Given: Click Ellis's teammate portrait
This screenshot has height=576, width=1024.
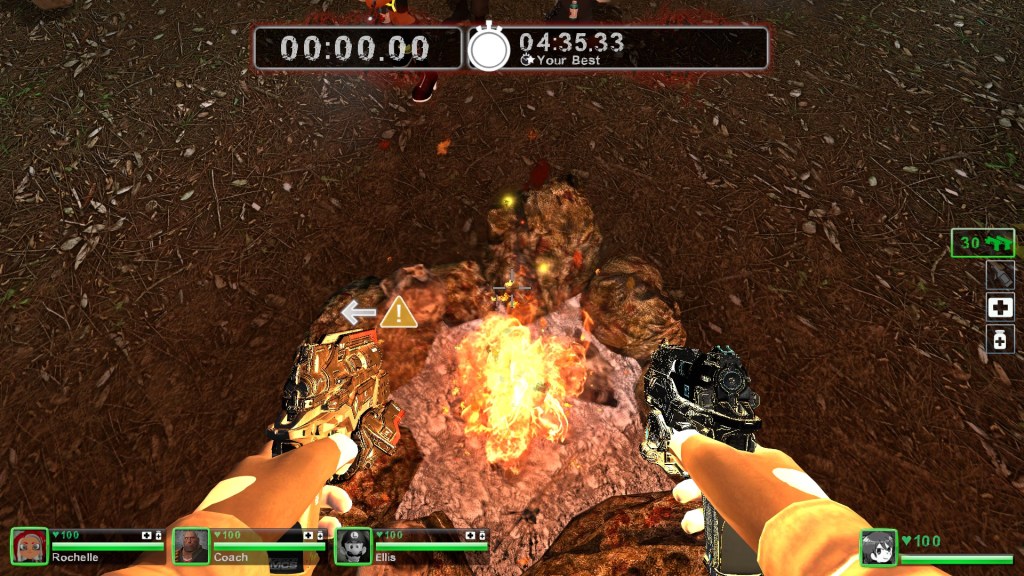Looking at the screenshot, I should [x=353, y=546].
